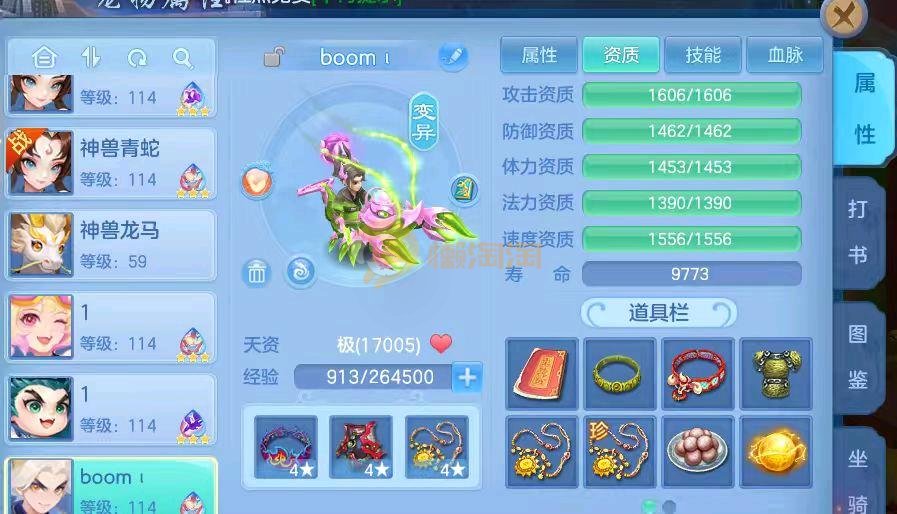Show the 血脉 bloodline tab

tap(785, 55)
